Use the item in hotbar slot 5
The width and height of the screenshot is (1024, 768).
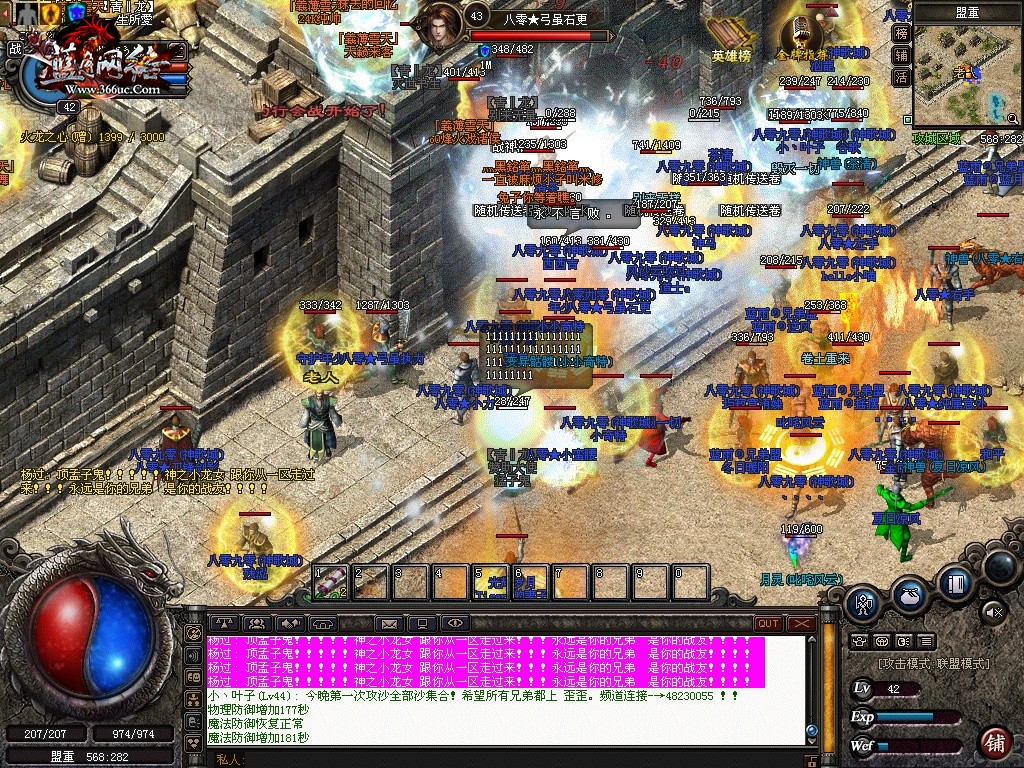click(x=491, y=582)
